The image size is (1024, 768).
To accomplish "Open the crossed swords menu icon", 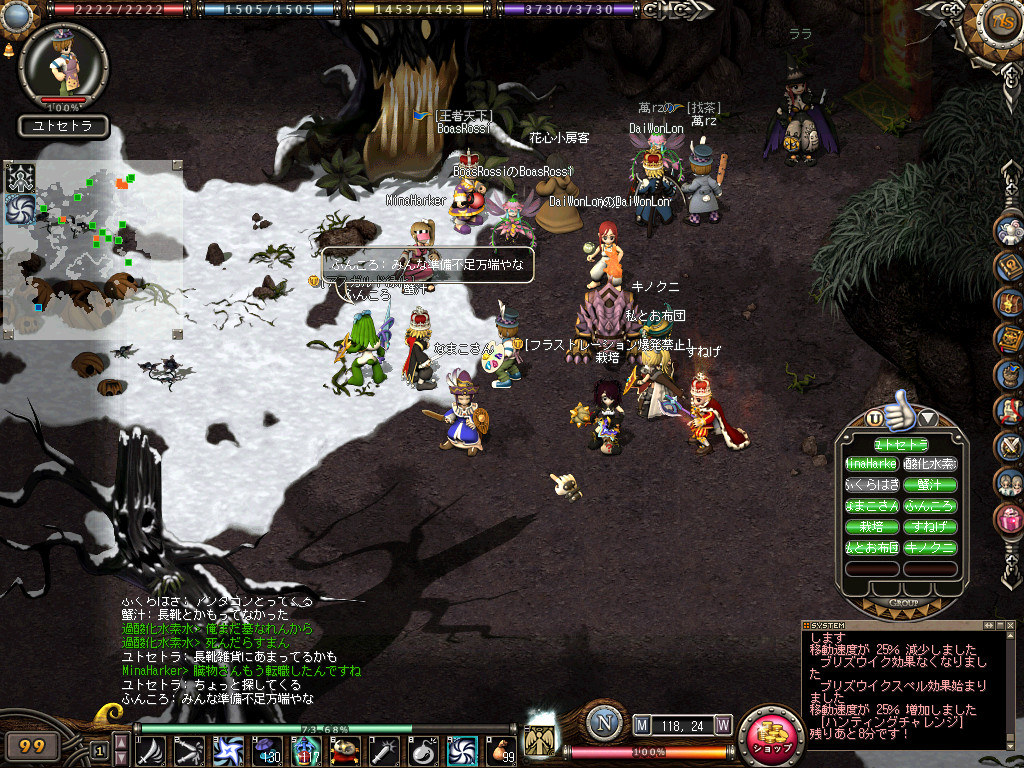I will [1010, 447].
